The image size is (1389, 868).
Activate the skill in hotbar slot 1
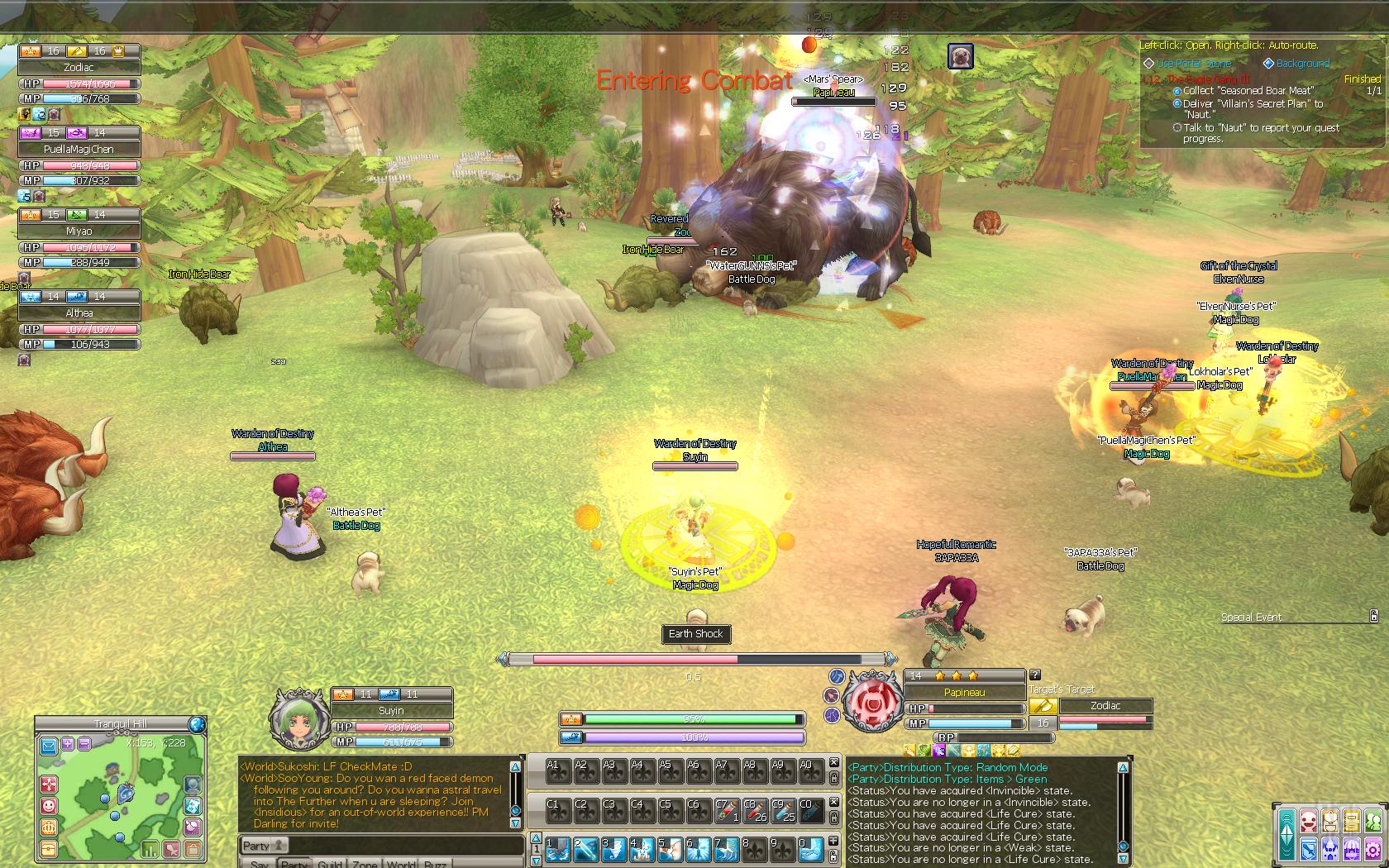558,849
